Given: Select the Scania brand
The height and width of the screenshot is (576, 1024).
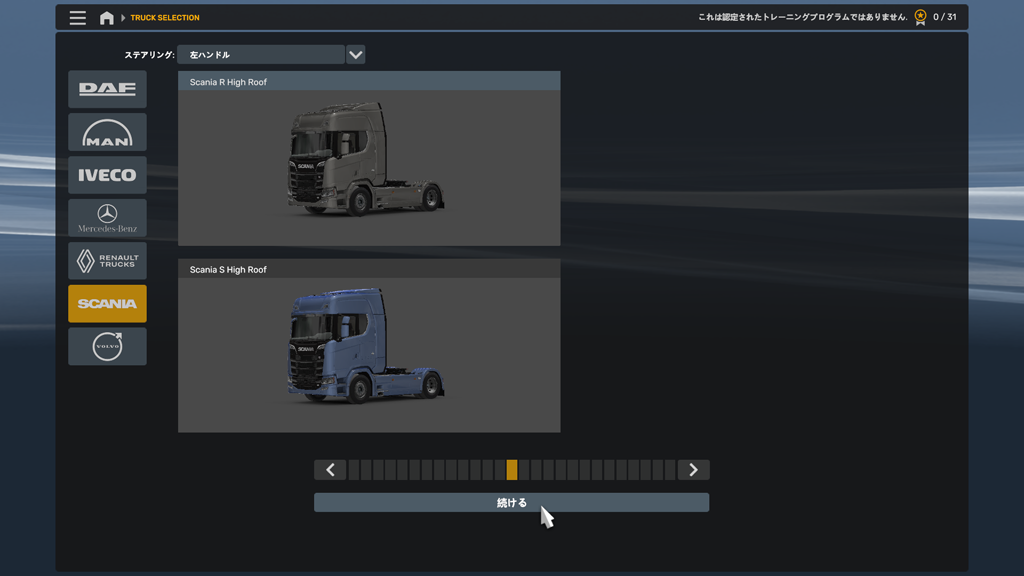Looking at the screenshot, I should [107, 304].
